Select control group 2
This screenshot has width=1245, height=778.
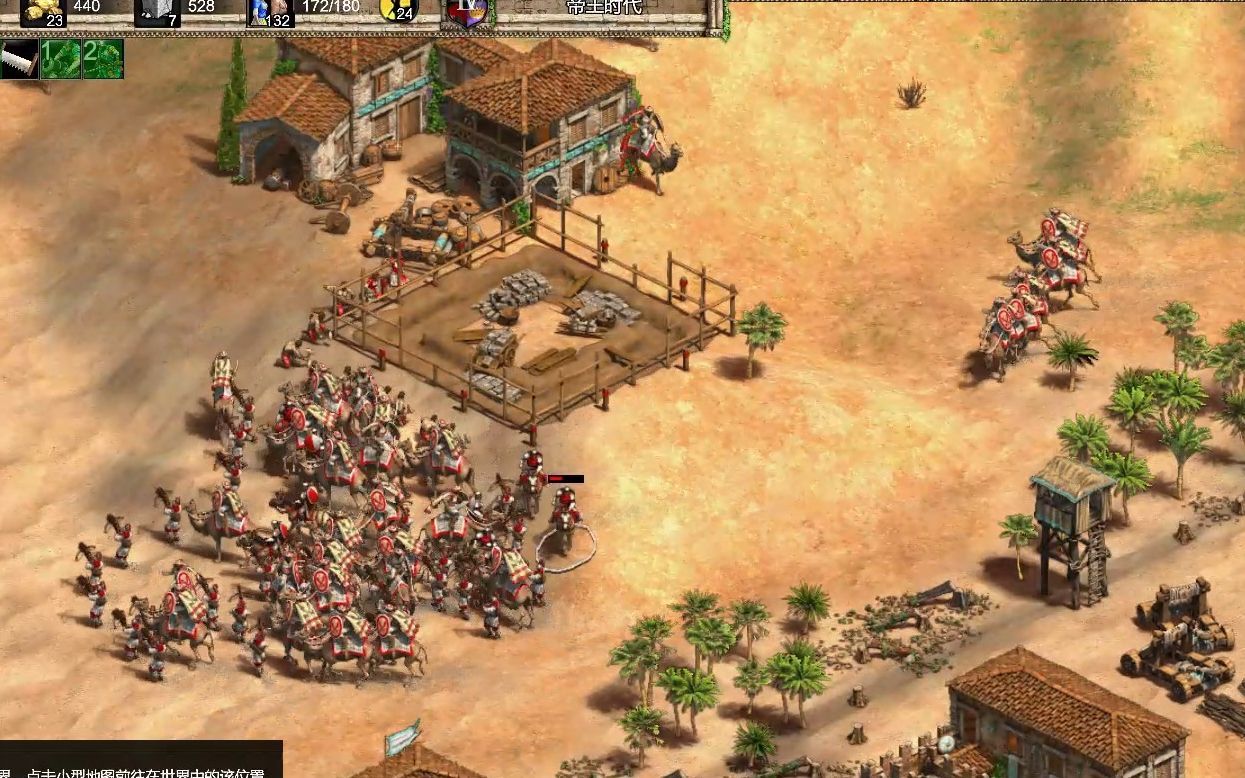[103, 59]
